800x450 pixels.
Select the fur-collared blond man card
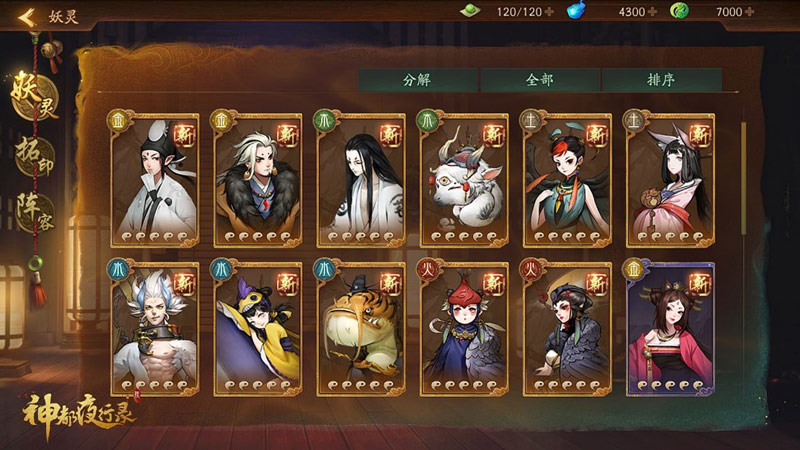coord(257,180)
